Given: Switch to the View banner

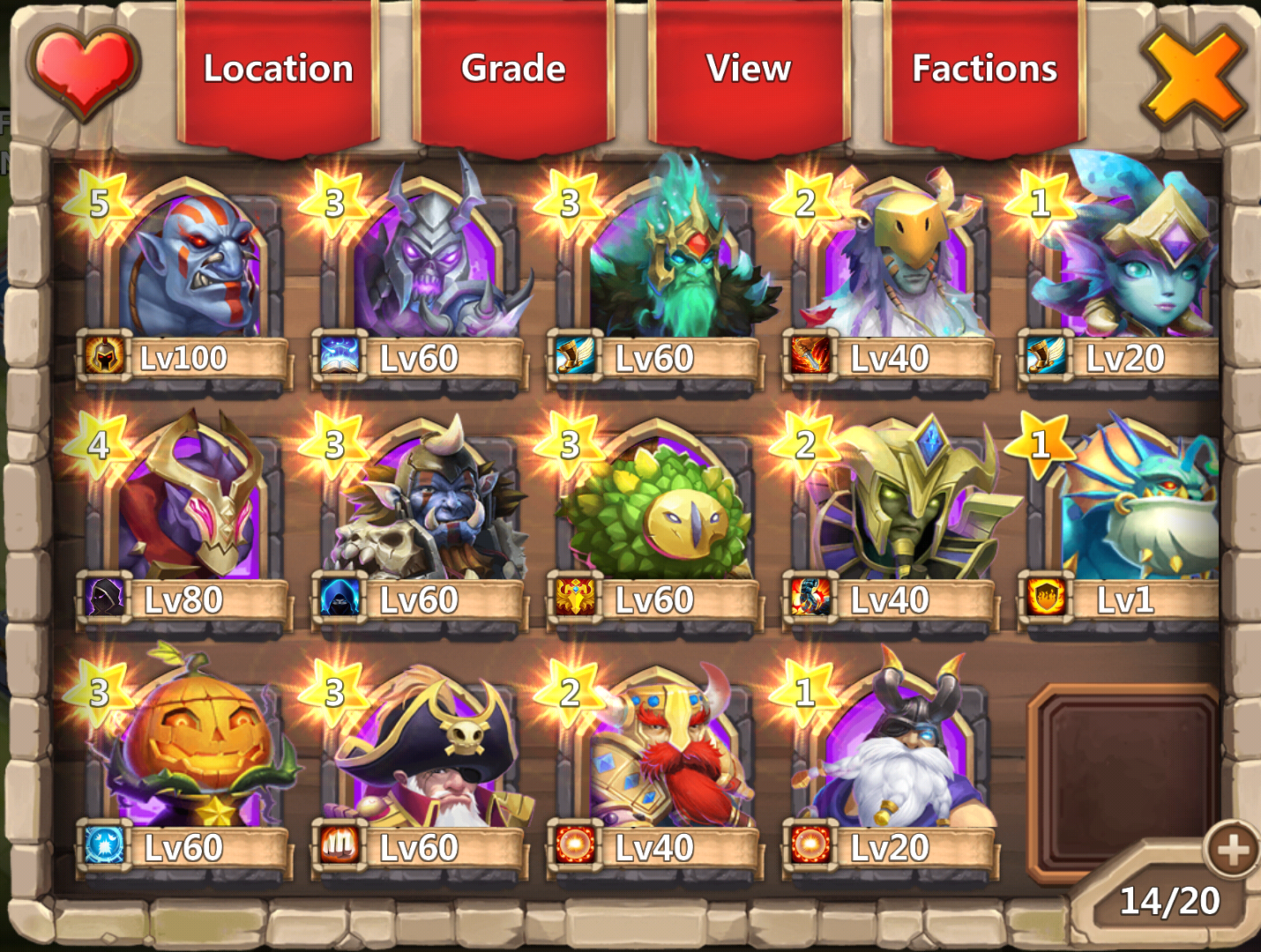Looking at the screenshot, I should [x=749, y=71].
